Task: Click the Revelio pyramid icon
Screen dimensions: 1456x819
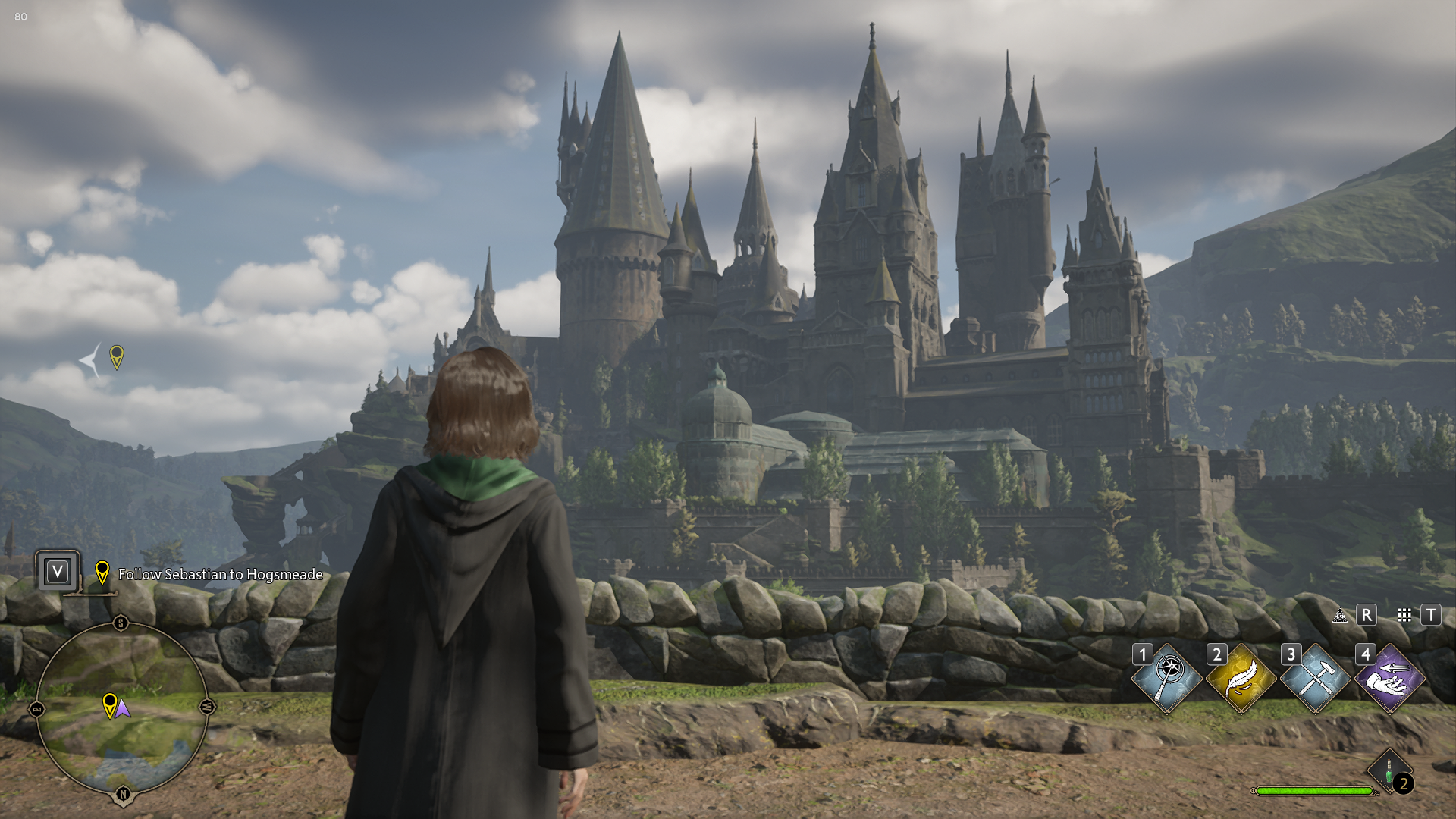Action: pyautogui.click(x=1341, y=615)
